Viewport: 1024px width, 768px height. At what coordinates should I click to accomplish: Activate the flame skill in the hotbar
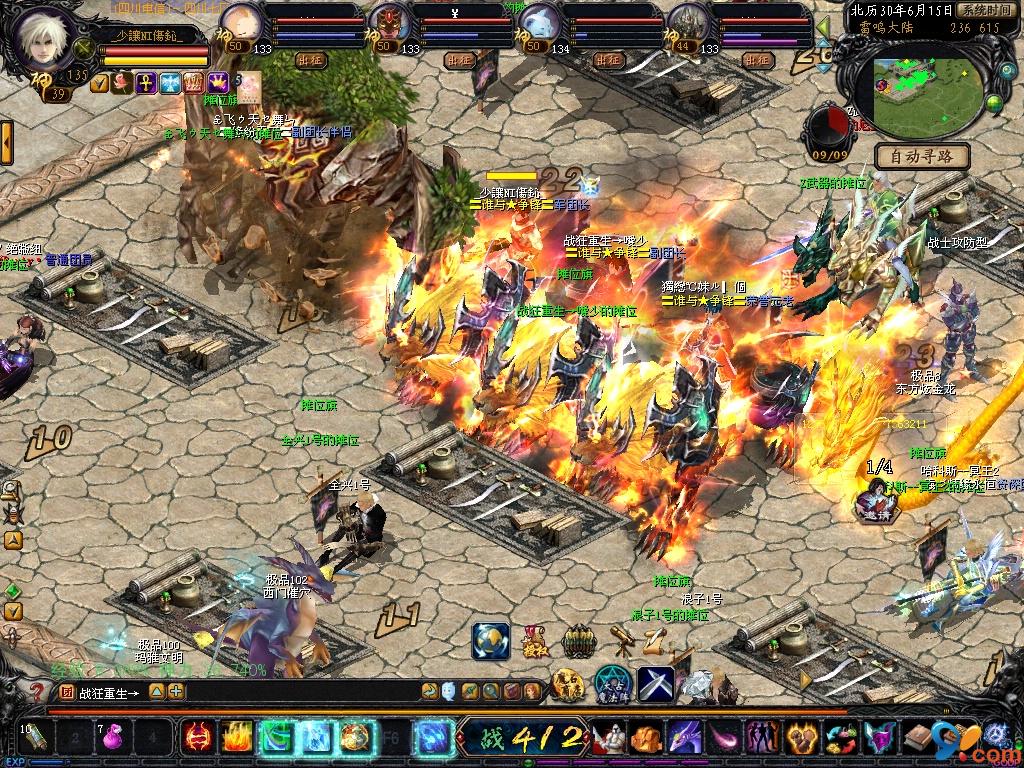[237, 738]
